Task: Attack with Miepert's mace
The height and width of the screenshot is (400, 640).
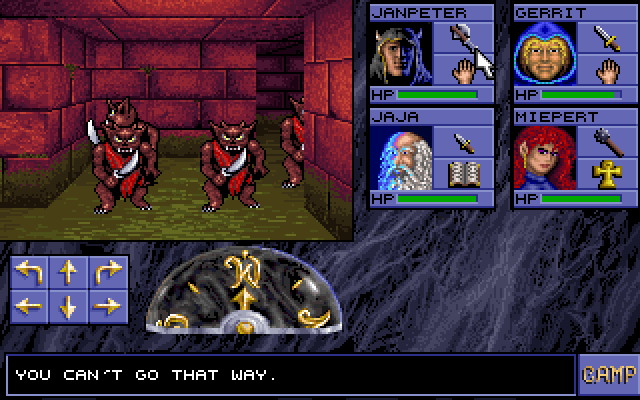Action: pos(606,141)
